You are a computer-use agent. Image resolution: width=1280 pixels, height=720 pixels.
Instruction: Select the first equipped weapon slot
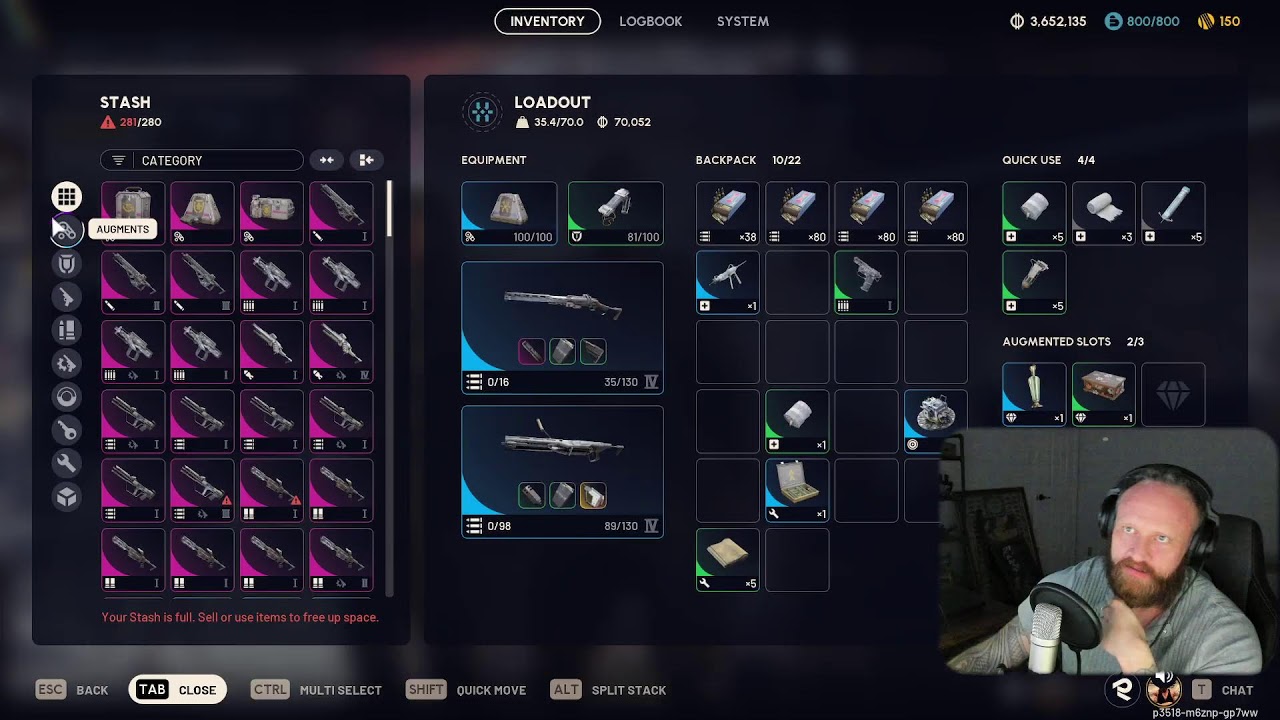point(562,327)
